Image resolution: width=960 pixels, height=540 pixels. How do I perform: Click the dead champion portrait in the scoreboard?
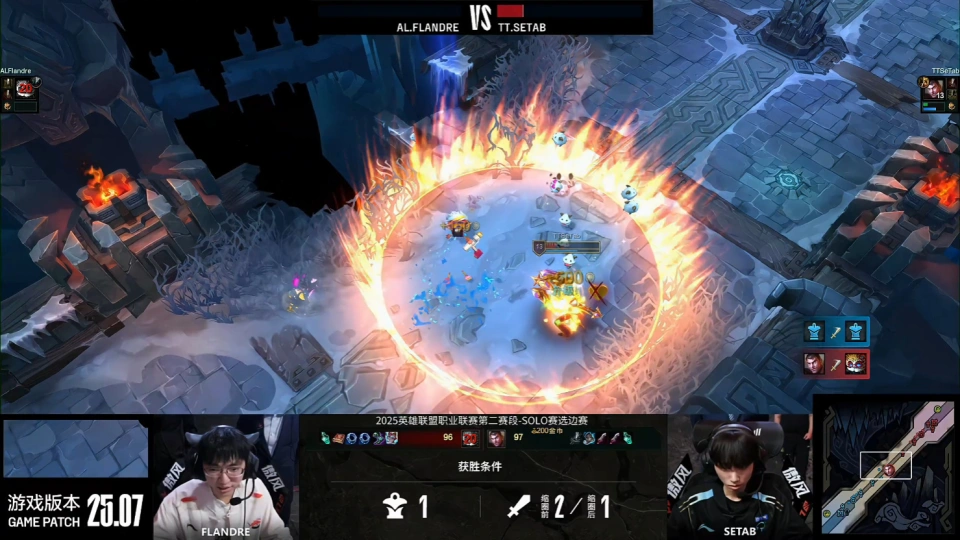click(469, 438)
